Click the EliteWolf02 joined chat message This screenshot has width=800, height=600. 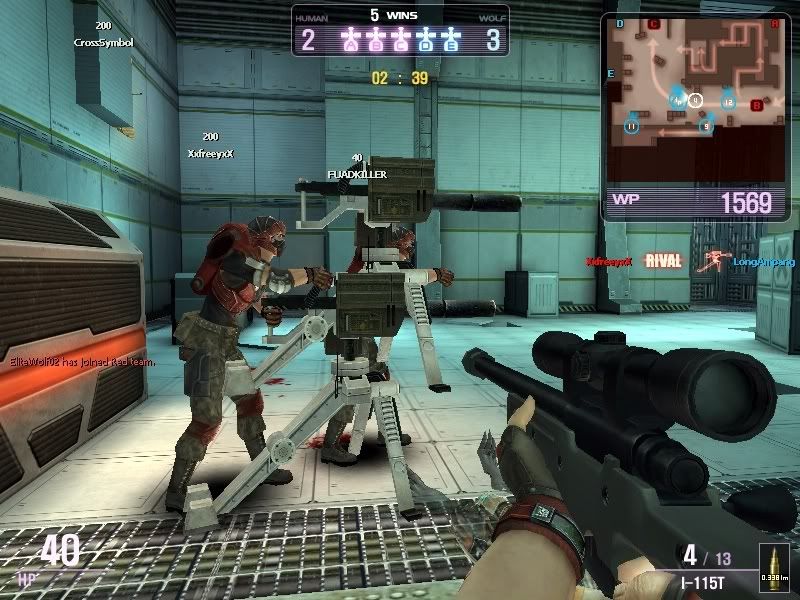coord(82,362)
